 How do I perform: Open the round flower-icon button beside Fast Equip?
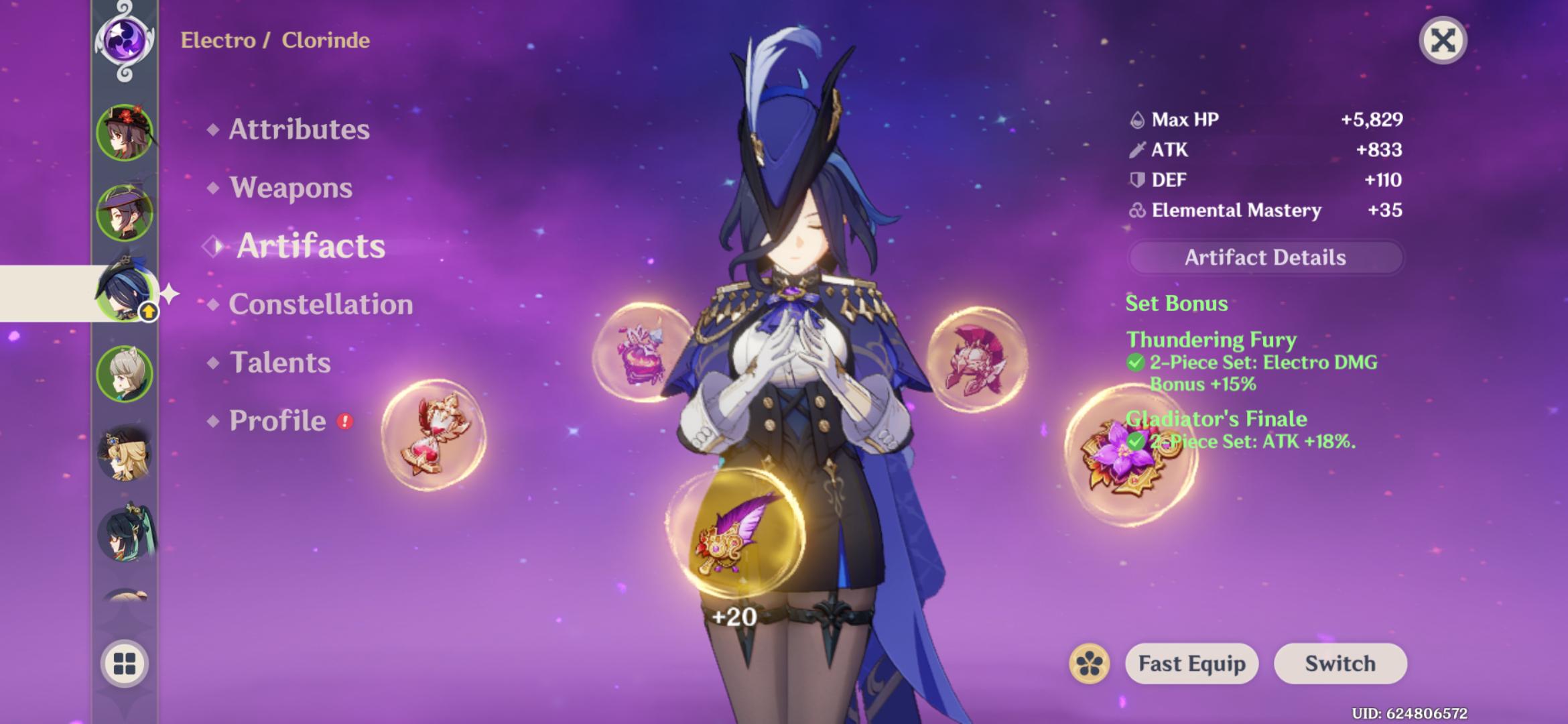tap(1090, 664)
